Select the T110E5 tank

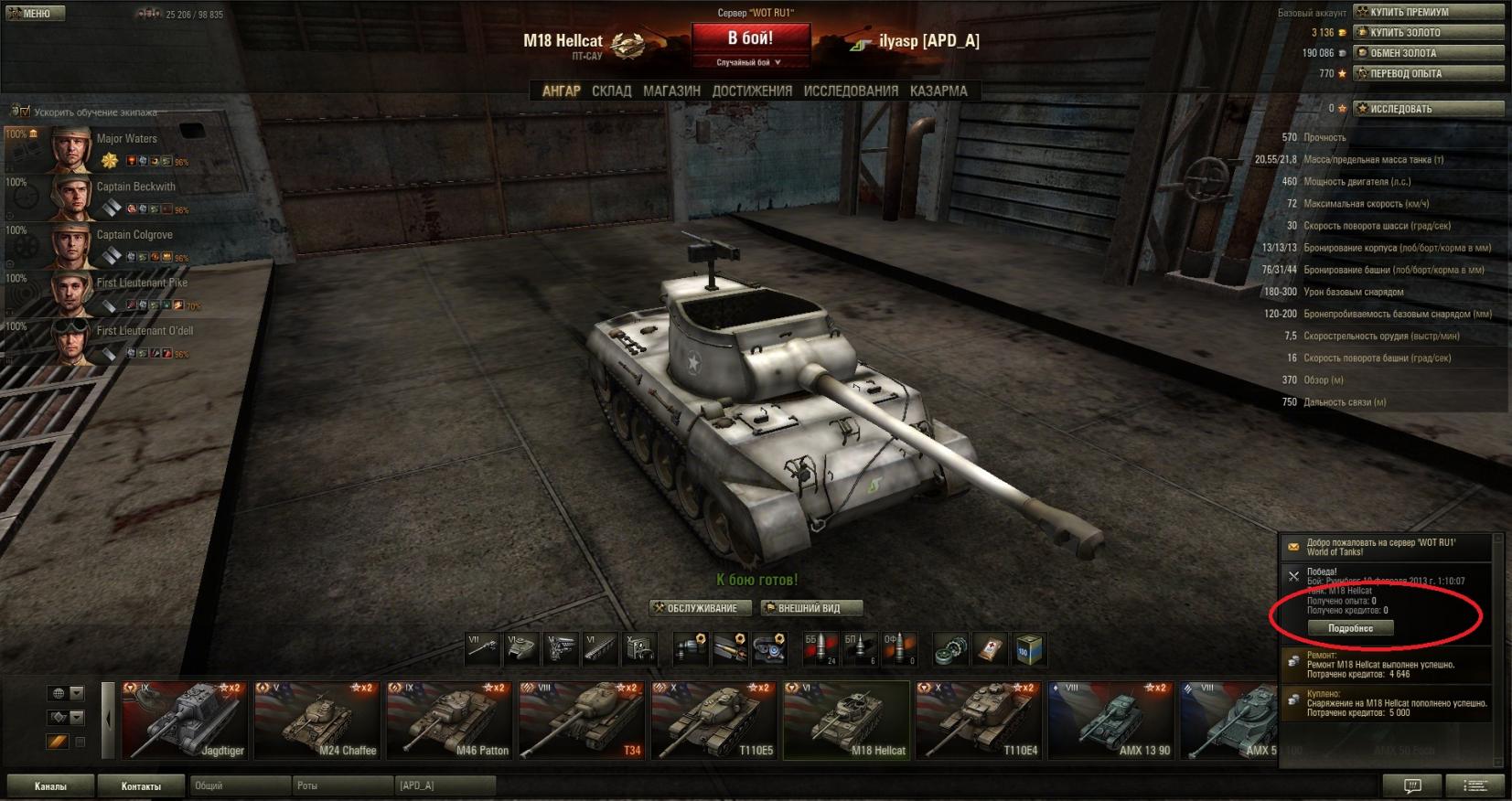click(714, 721)
